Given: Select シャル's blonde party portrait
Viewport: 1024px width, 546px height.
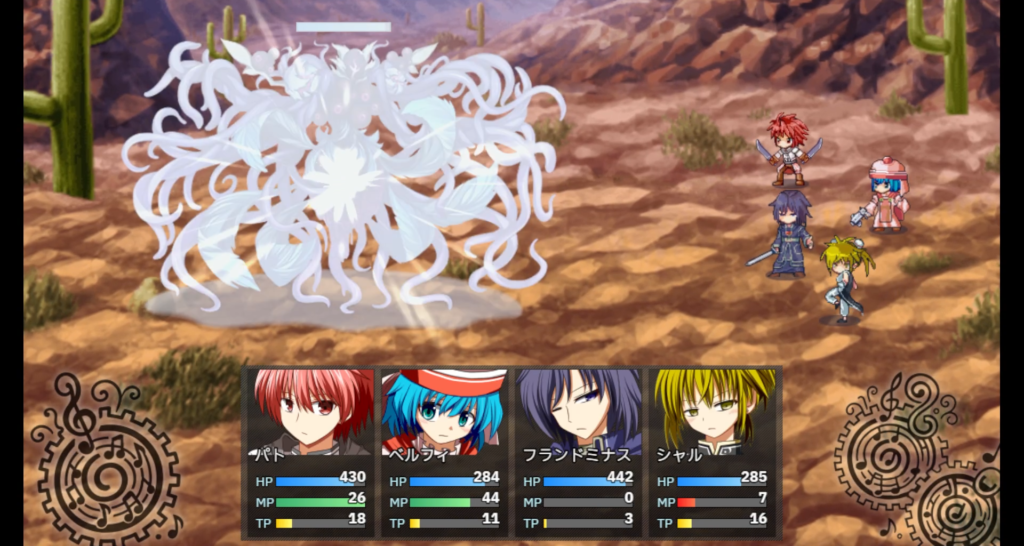Looking at the screenshot, I should [x=714, y=410].
